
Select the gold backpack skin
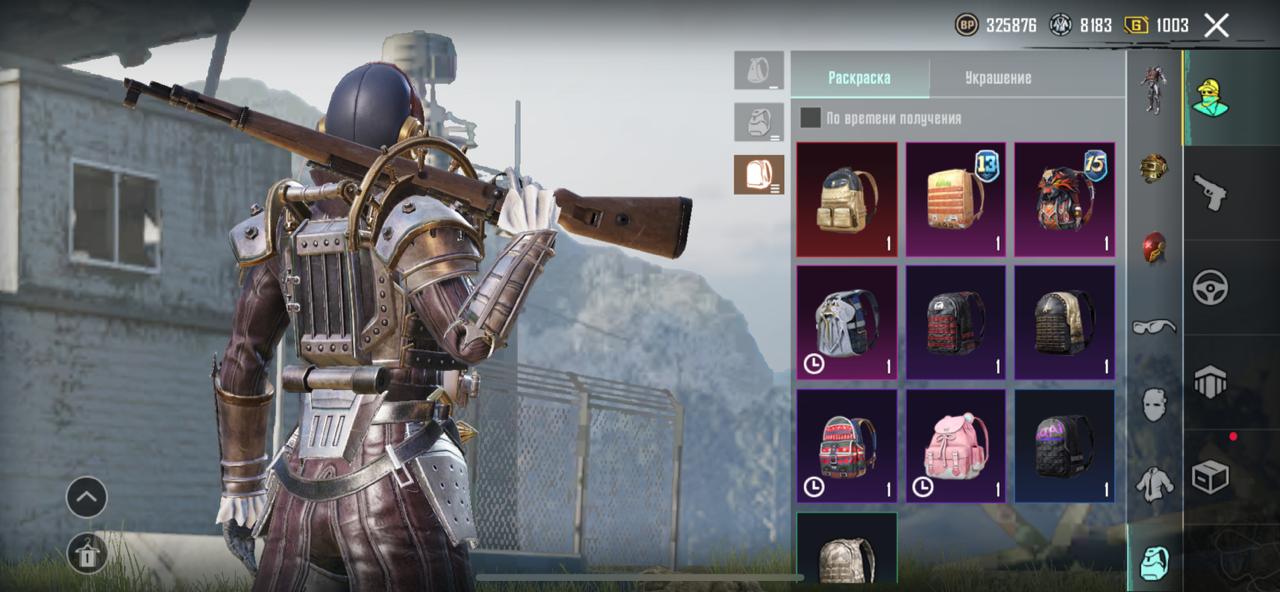click(x=847, y=199)
